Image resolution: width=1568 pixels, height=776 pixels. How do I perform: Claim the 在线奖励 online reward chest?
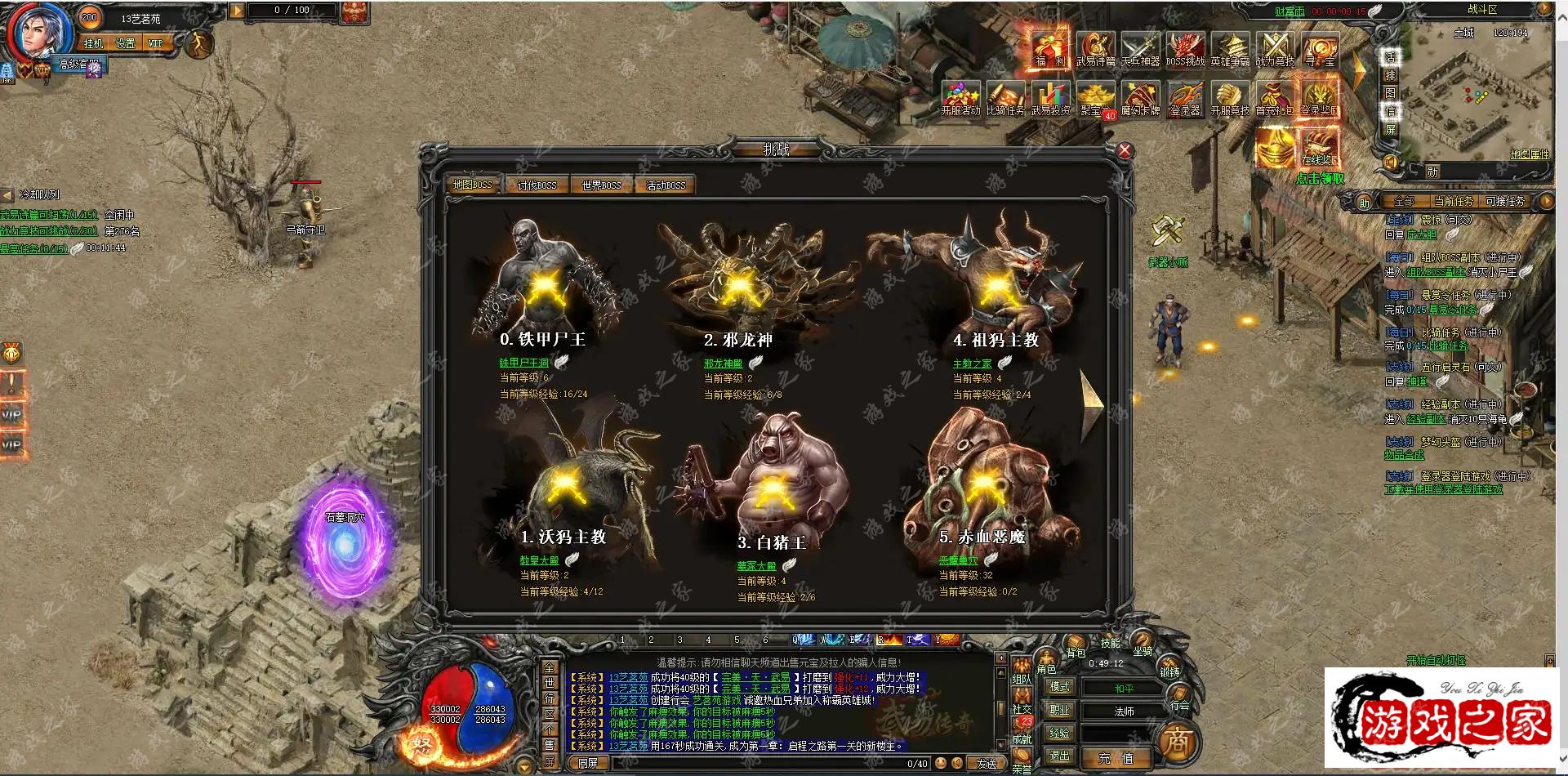coord(1316,150)
